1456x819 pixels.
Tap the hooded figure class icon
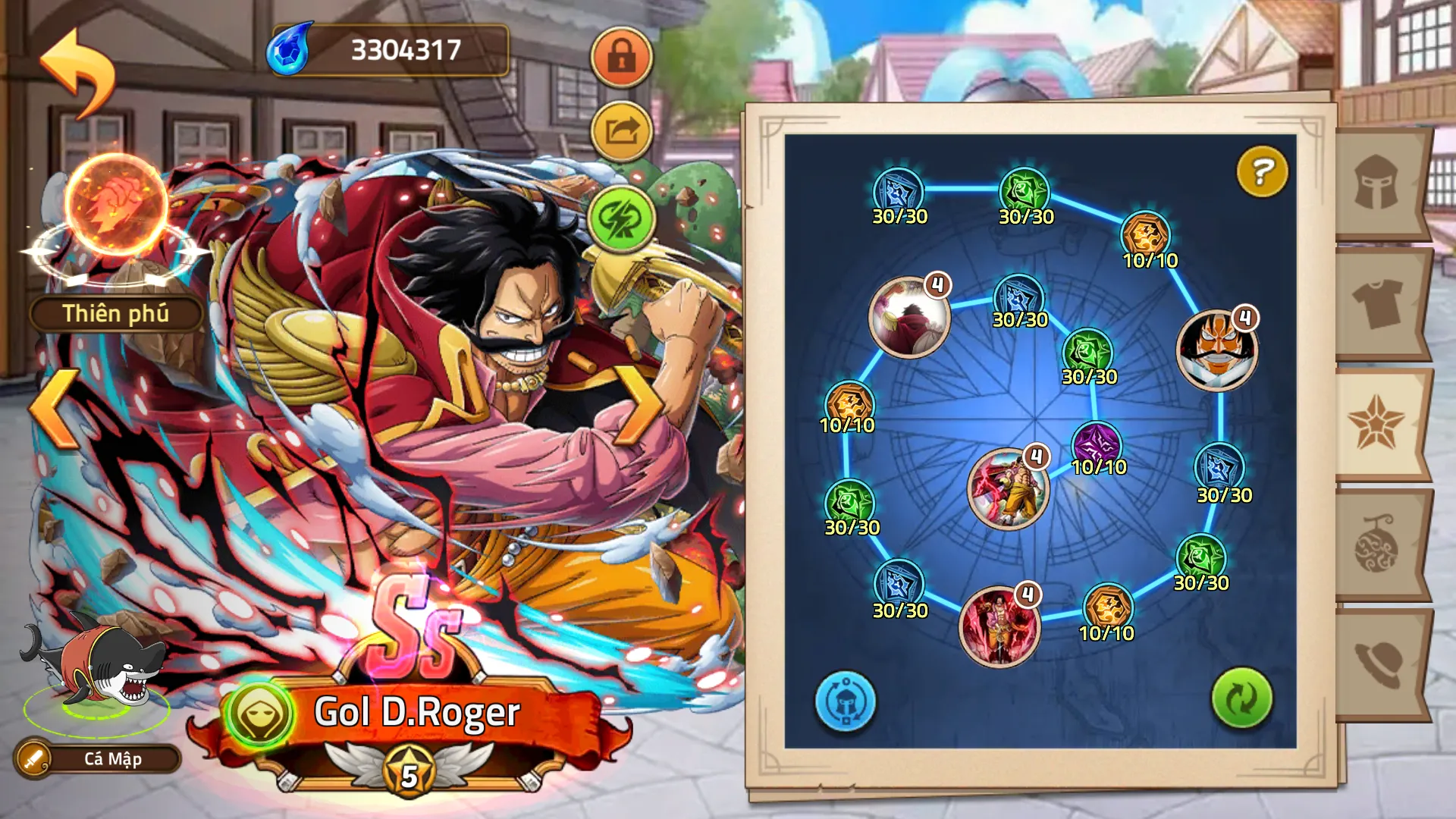click(x=259, y=714)
